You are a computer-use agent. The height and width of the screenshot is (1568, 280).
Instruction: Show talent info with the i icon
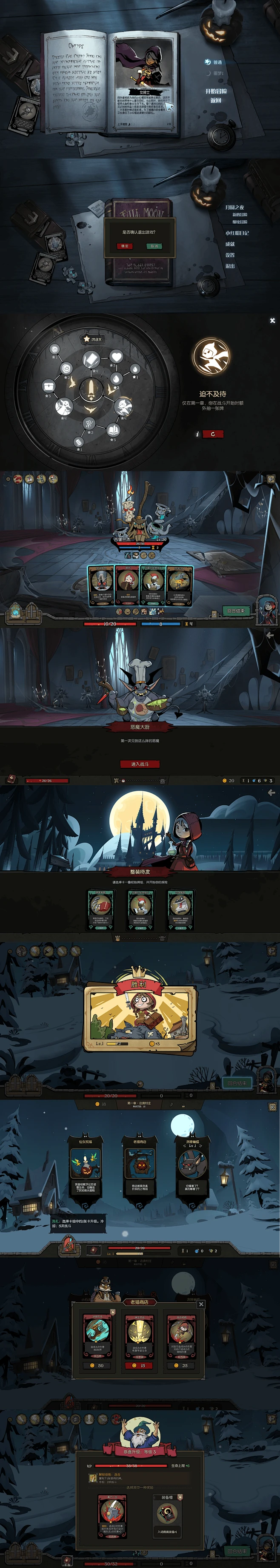pos(197,434)
